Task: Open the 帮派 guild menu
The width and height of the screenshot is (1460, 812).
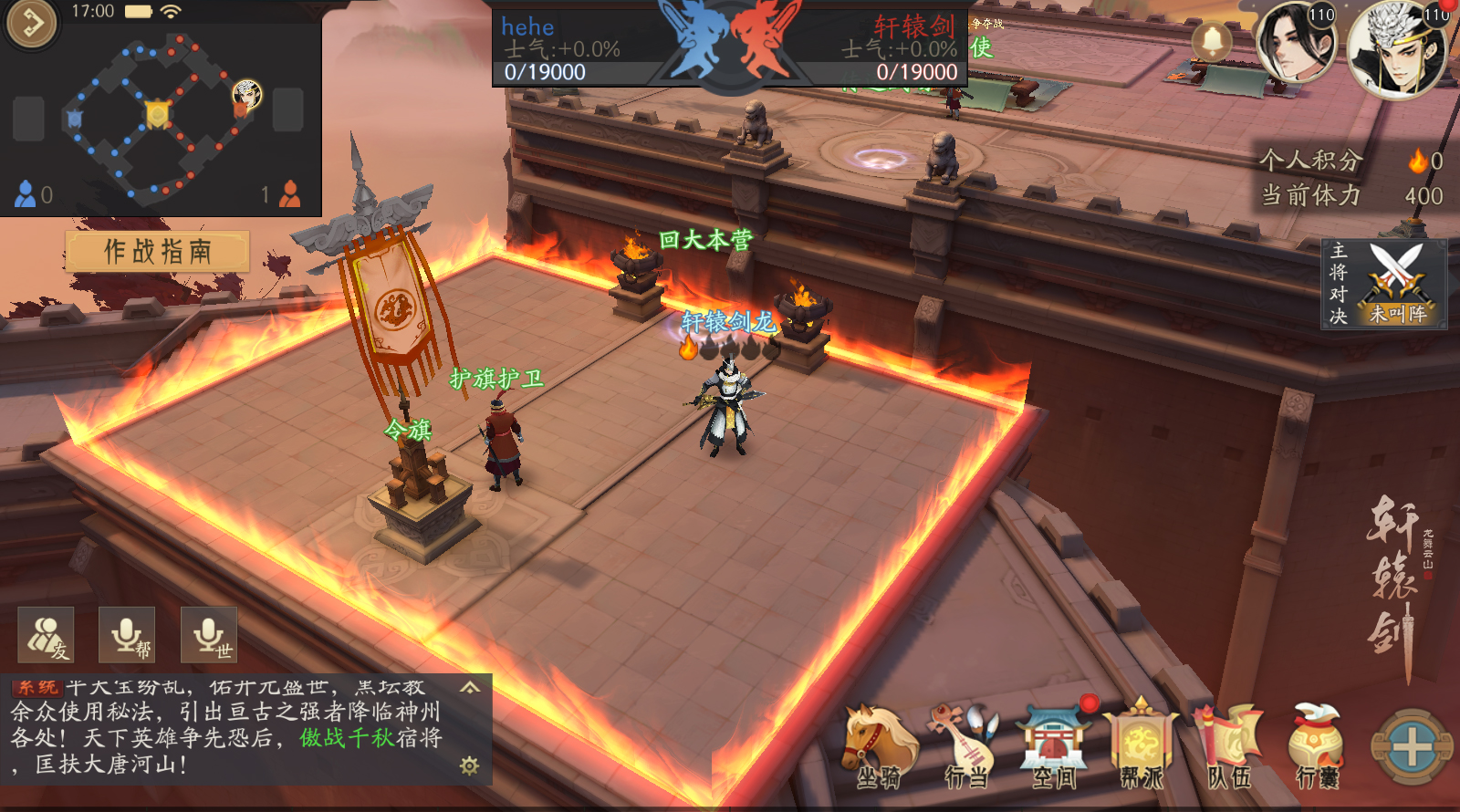Action: point(1141,746)
